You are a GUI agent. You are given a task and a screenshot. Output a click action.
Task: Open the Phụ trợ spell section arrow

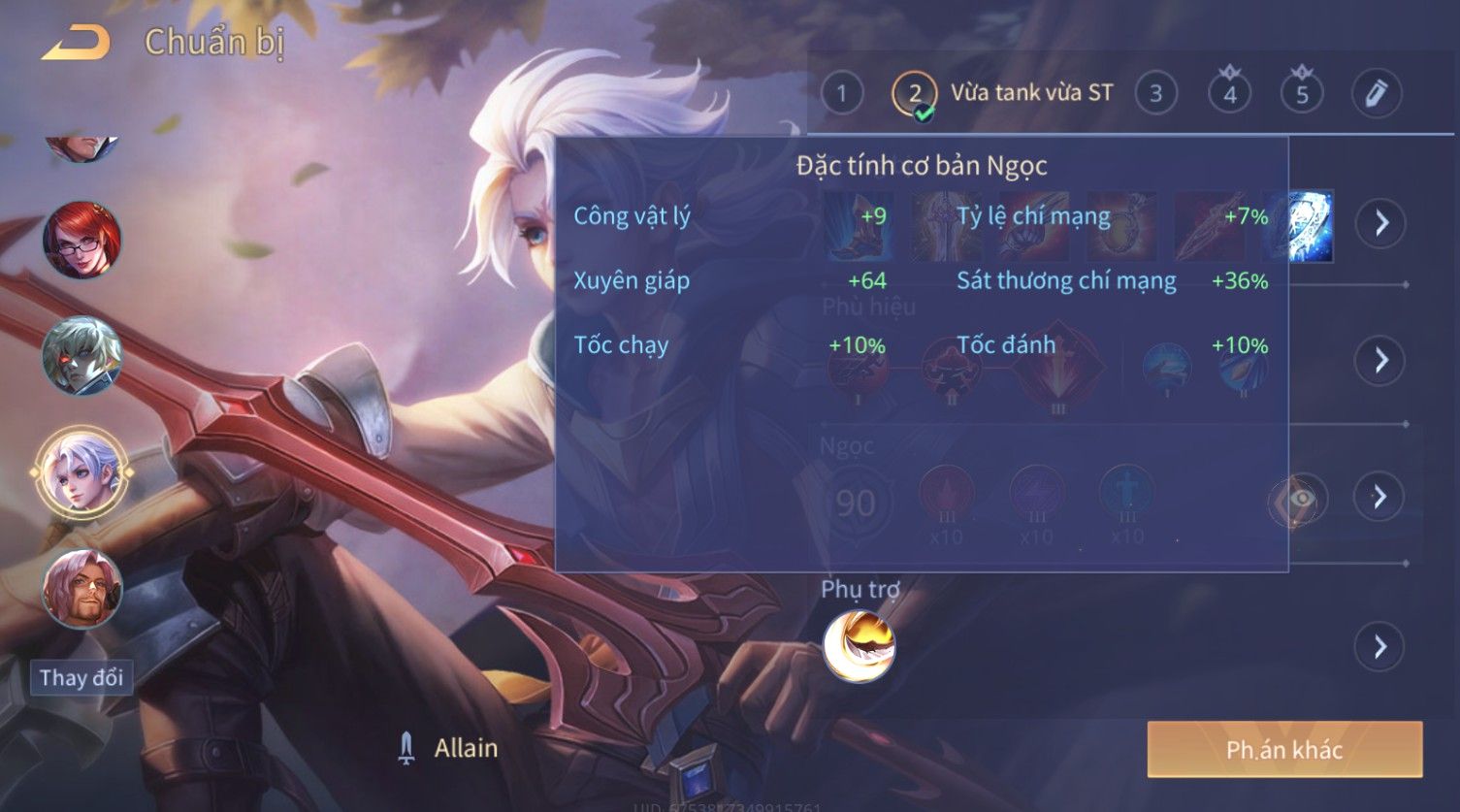pos(1379,646)
